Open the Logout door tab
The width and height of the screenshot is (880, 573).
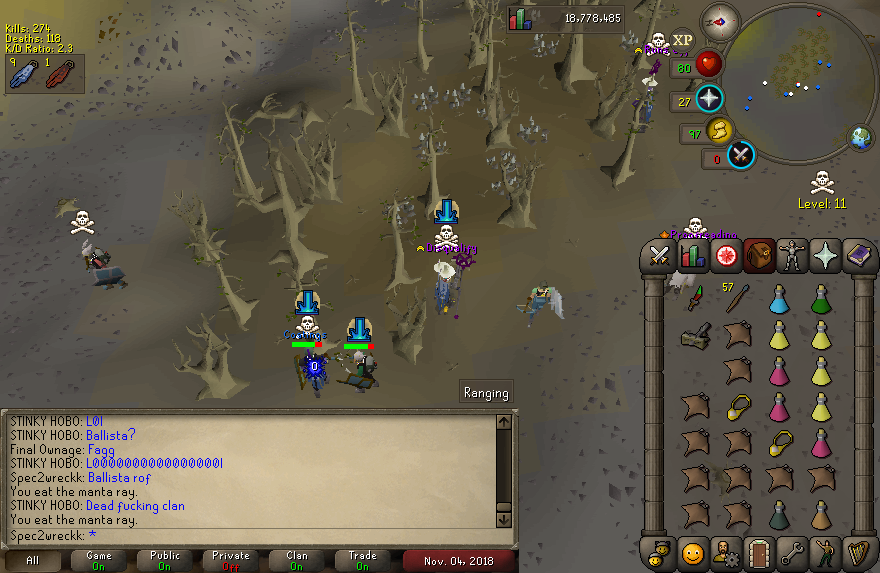pos(758,551)
